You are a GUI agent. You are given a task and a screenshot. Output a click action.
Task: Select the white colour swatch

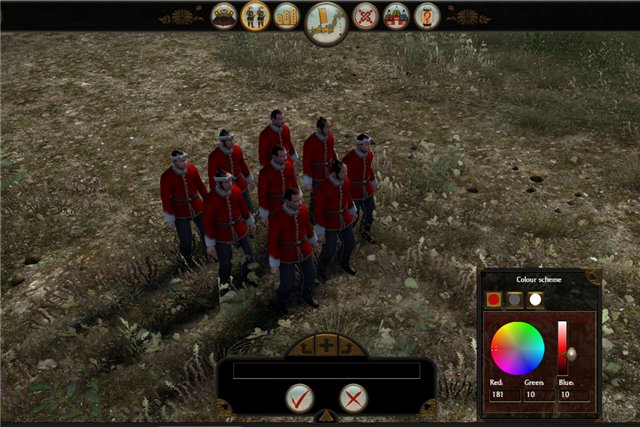coord(535,299)
